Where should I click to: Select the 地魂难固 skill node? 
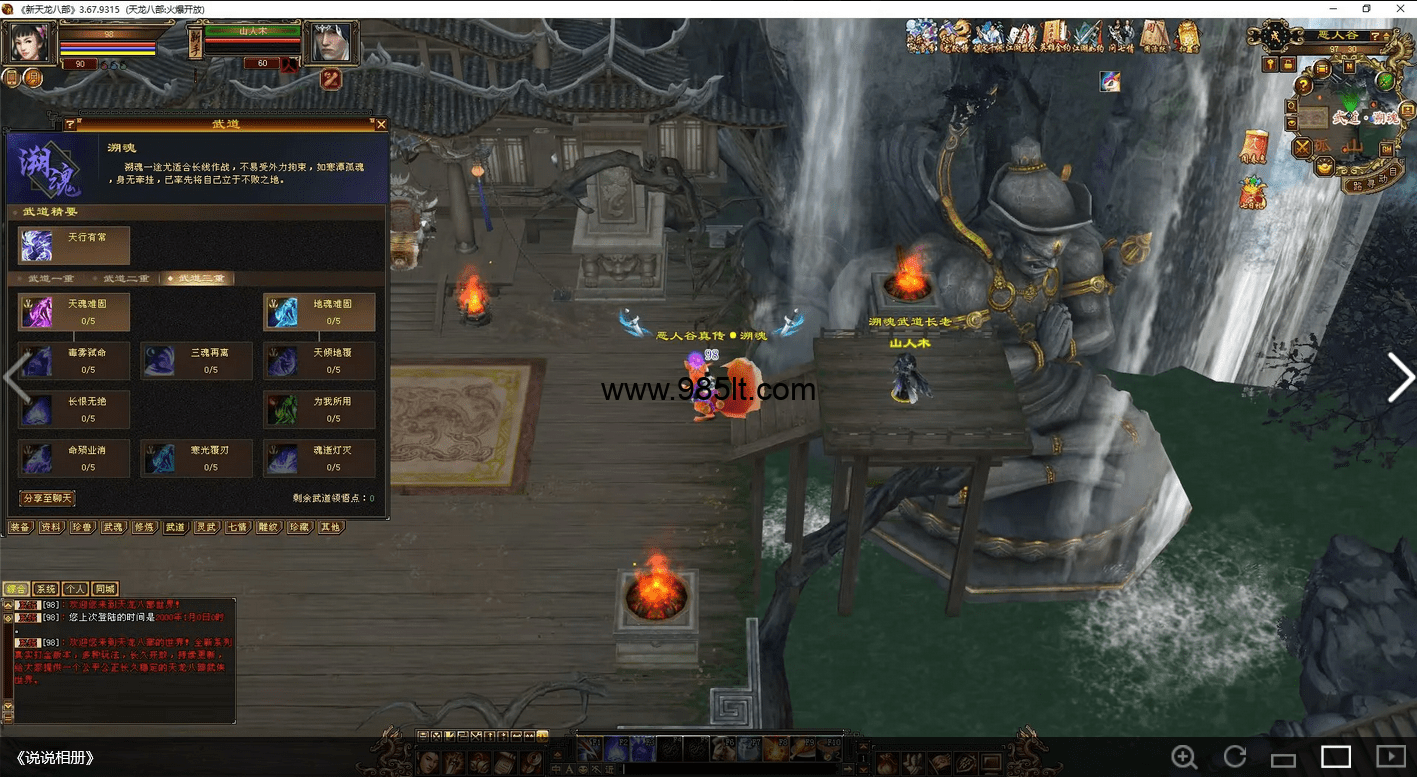point(319,312)
